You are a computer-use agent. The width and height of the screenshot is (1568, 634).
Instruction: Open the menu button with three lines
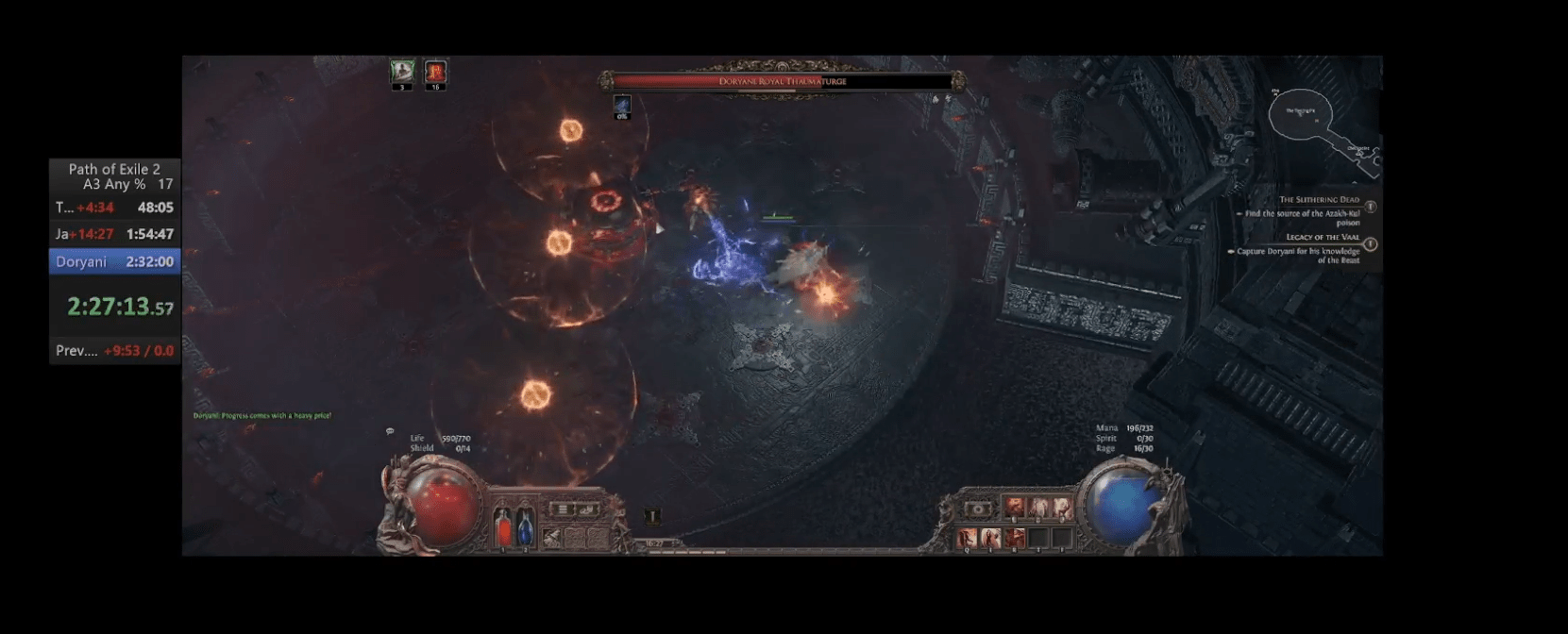pos(564,509)
